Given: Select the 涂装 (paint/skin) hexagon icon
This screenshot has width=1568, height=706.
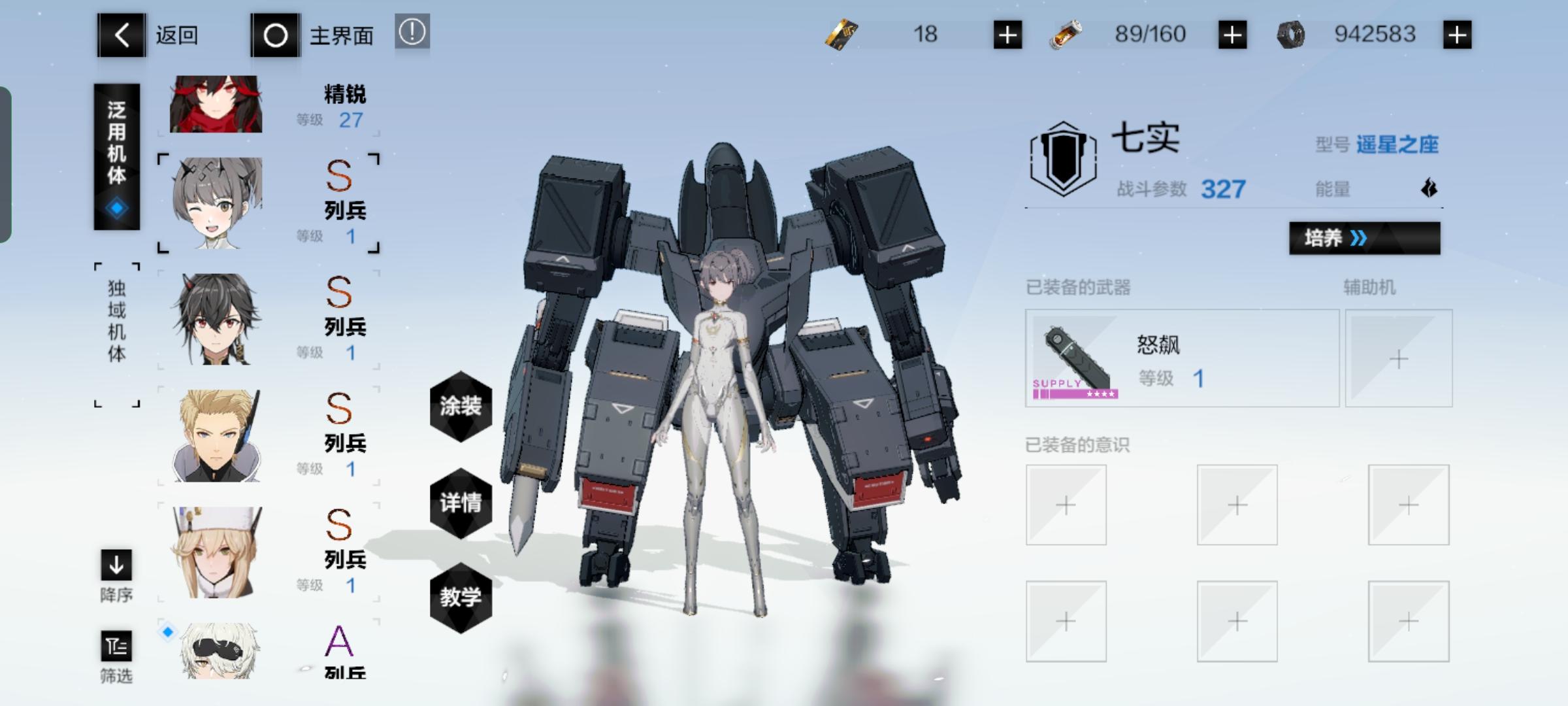Looking at the screenshot, I should point(461,407).
